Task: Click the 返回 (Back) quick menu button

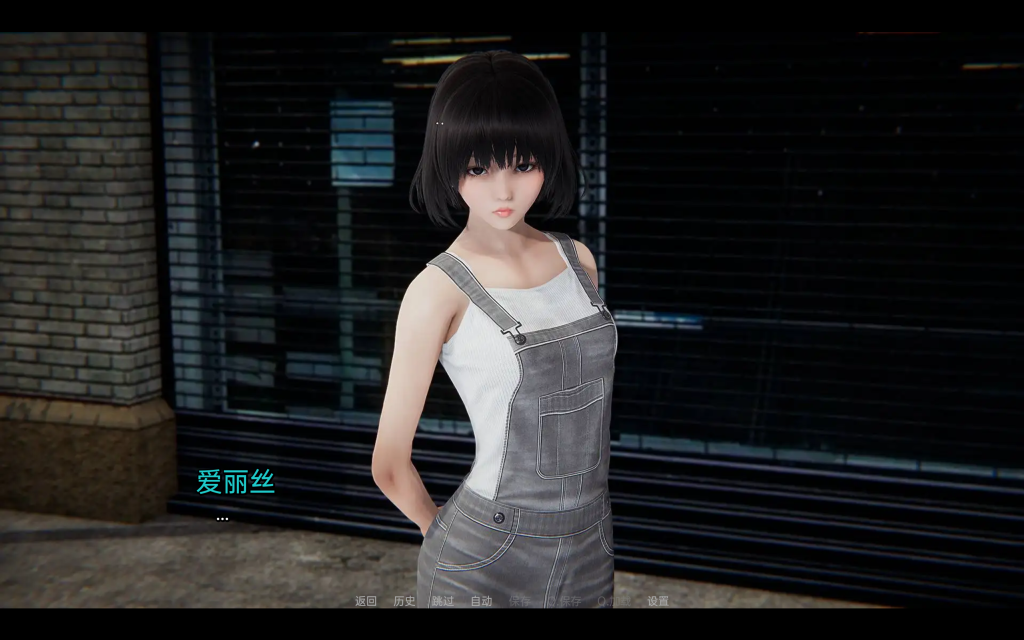Action: tap(366, 601)
